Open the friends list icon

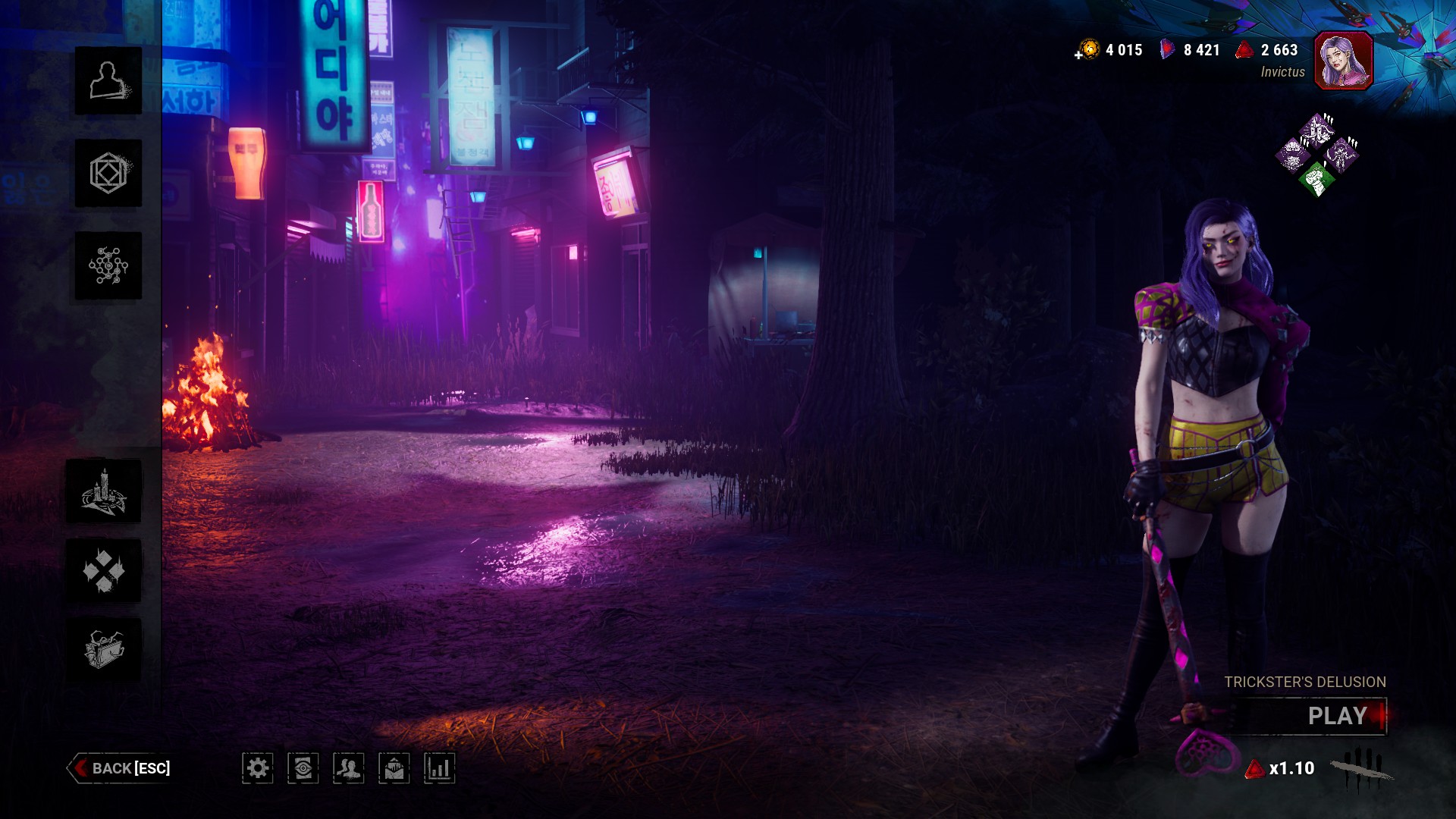[x=349, y=768]
